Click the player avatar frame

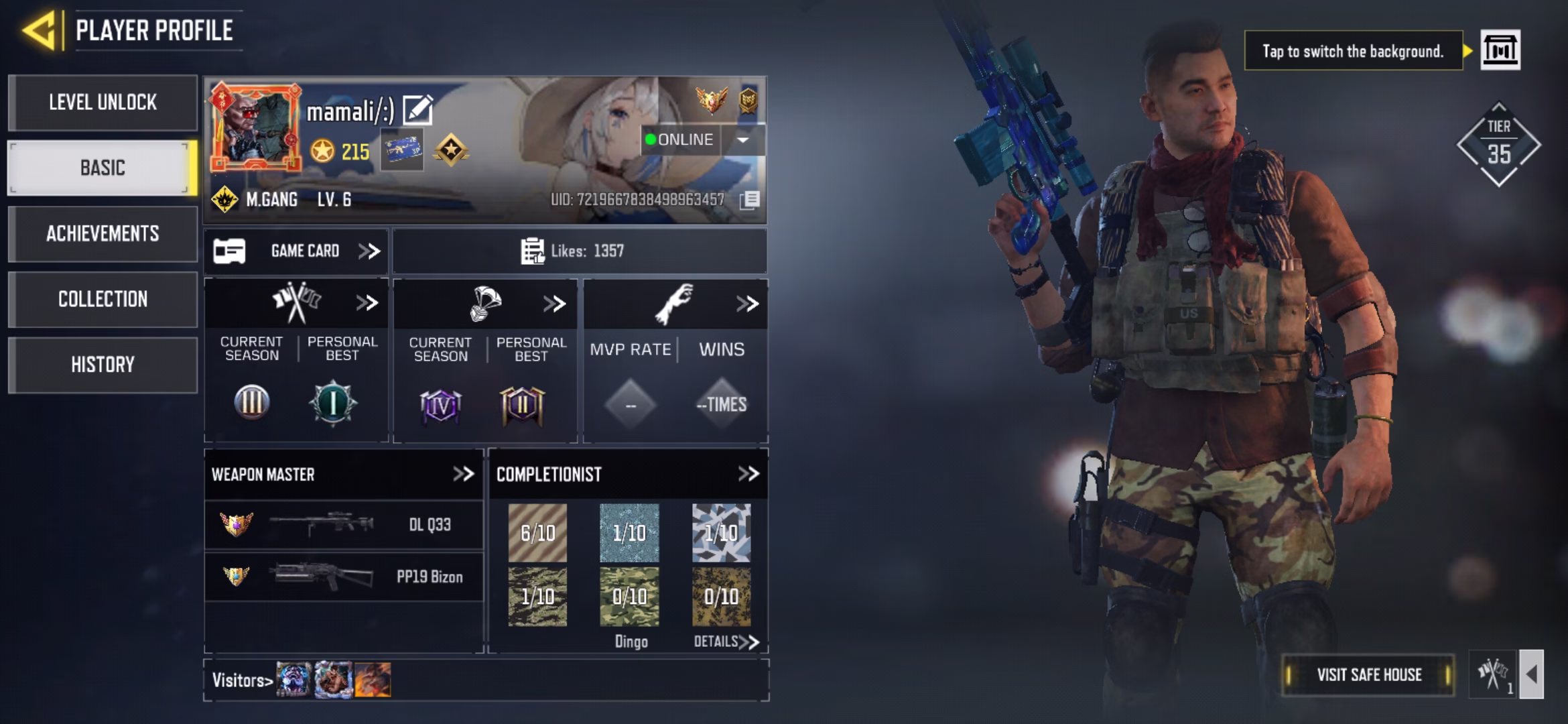pos(256,127)
